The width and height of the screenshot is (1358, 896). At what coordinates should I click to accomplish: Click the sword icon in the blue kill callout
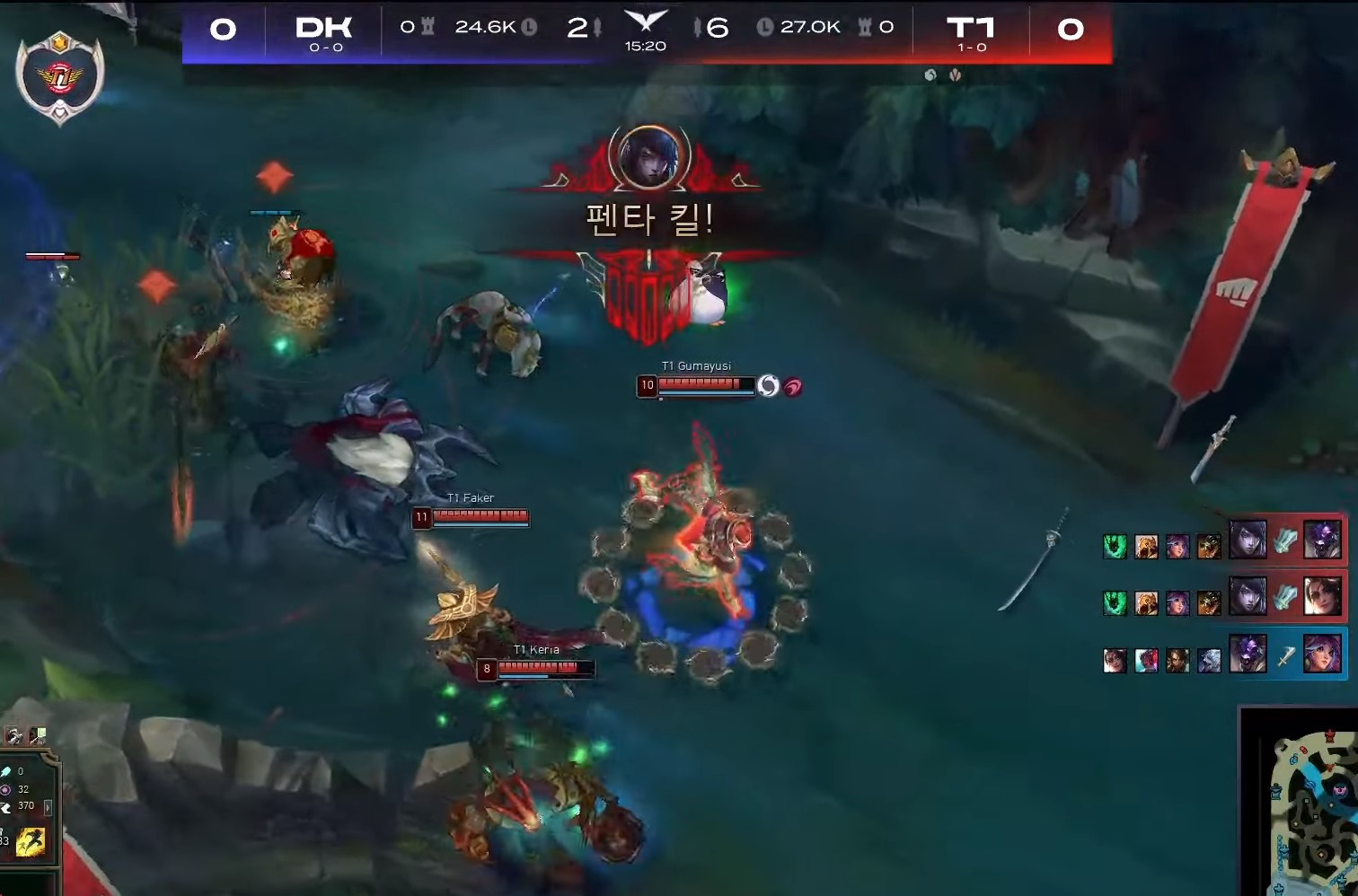point(1285,657)
